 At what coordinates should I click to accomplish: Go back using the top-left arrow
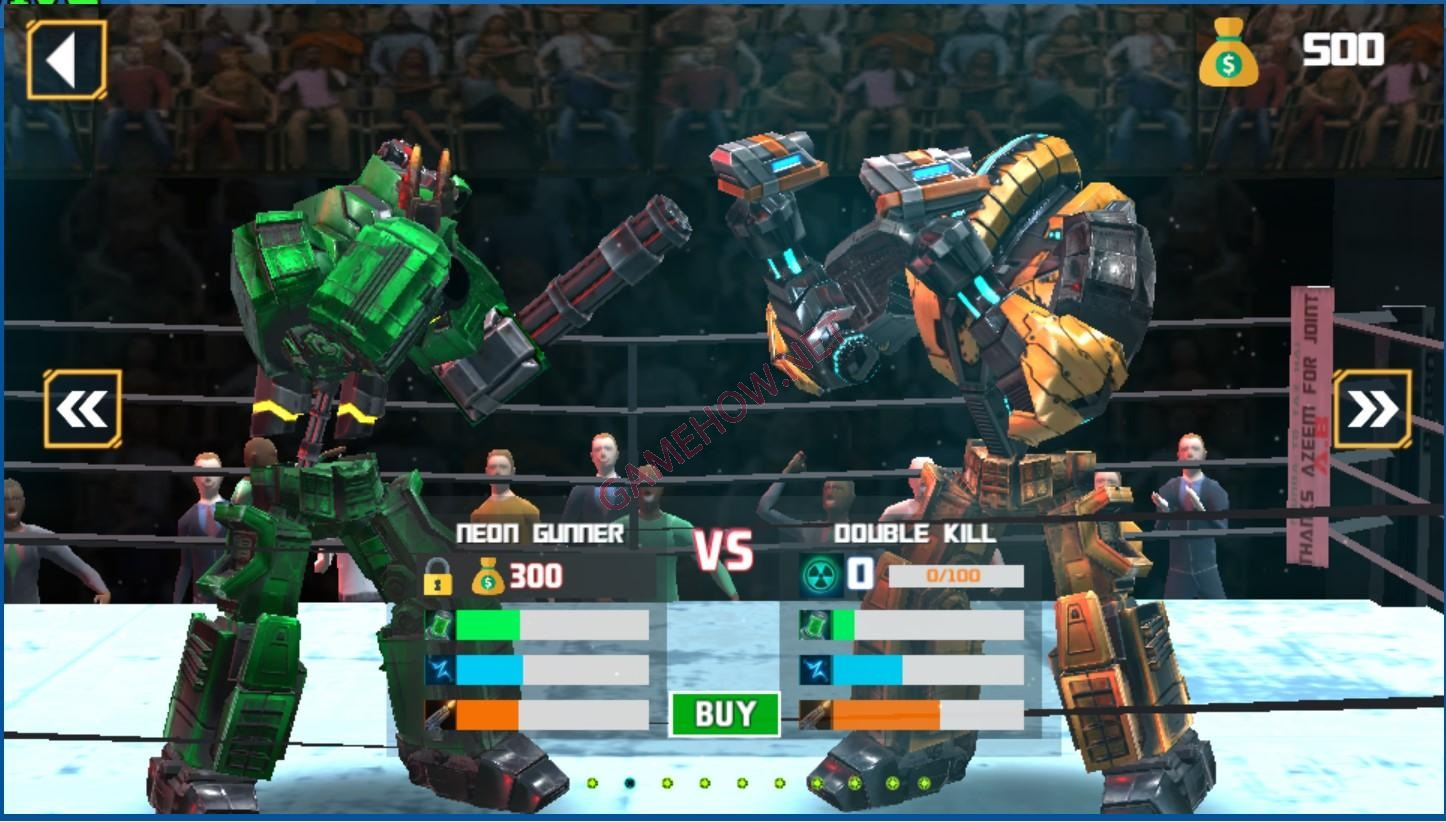pyautogui.click(x=66, y=60)
